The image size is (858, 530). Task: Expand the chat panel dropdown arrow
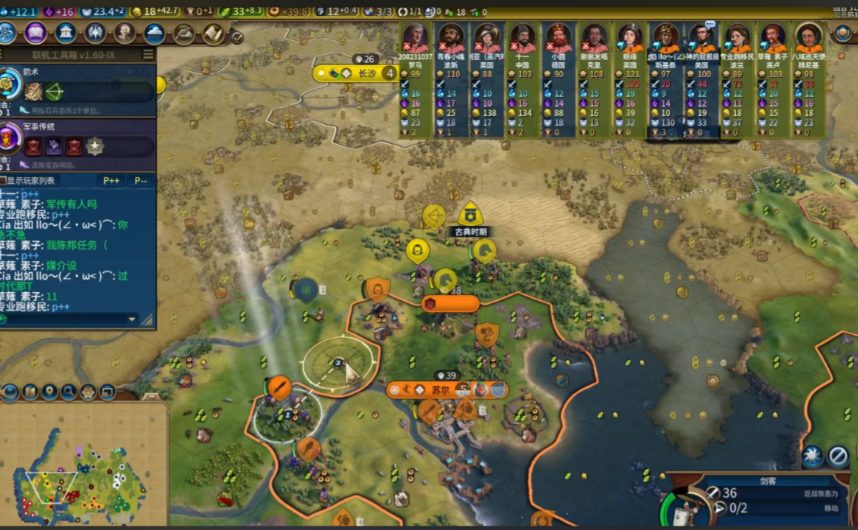click(131, 319)
